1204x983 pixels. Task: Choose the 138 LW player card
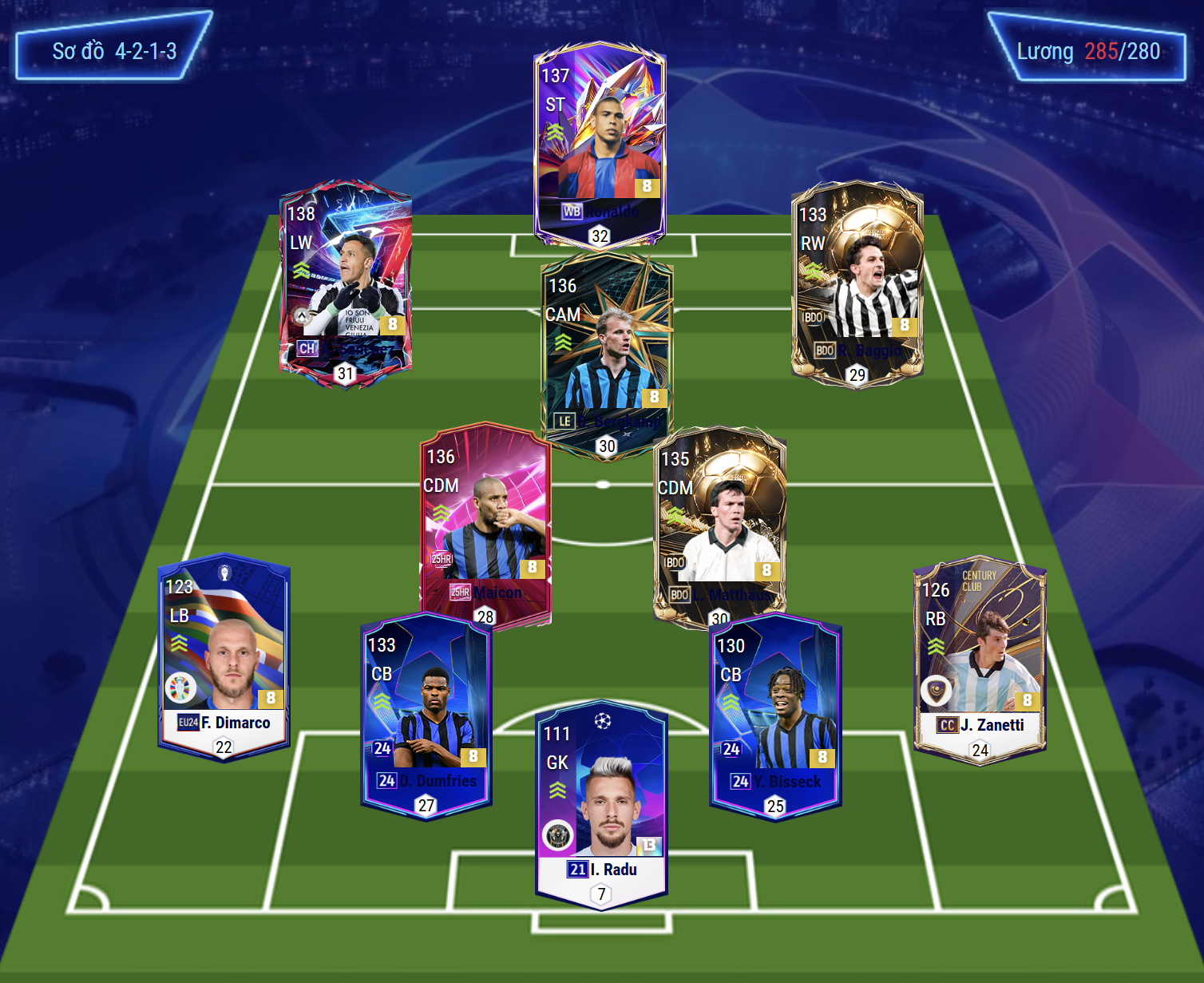click(x=345, y=283)
